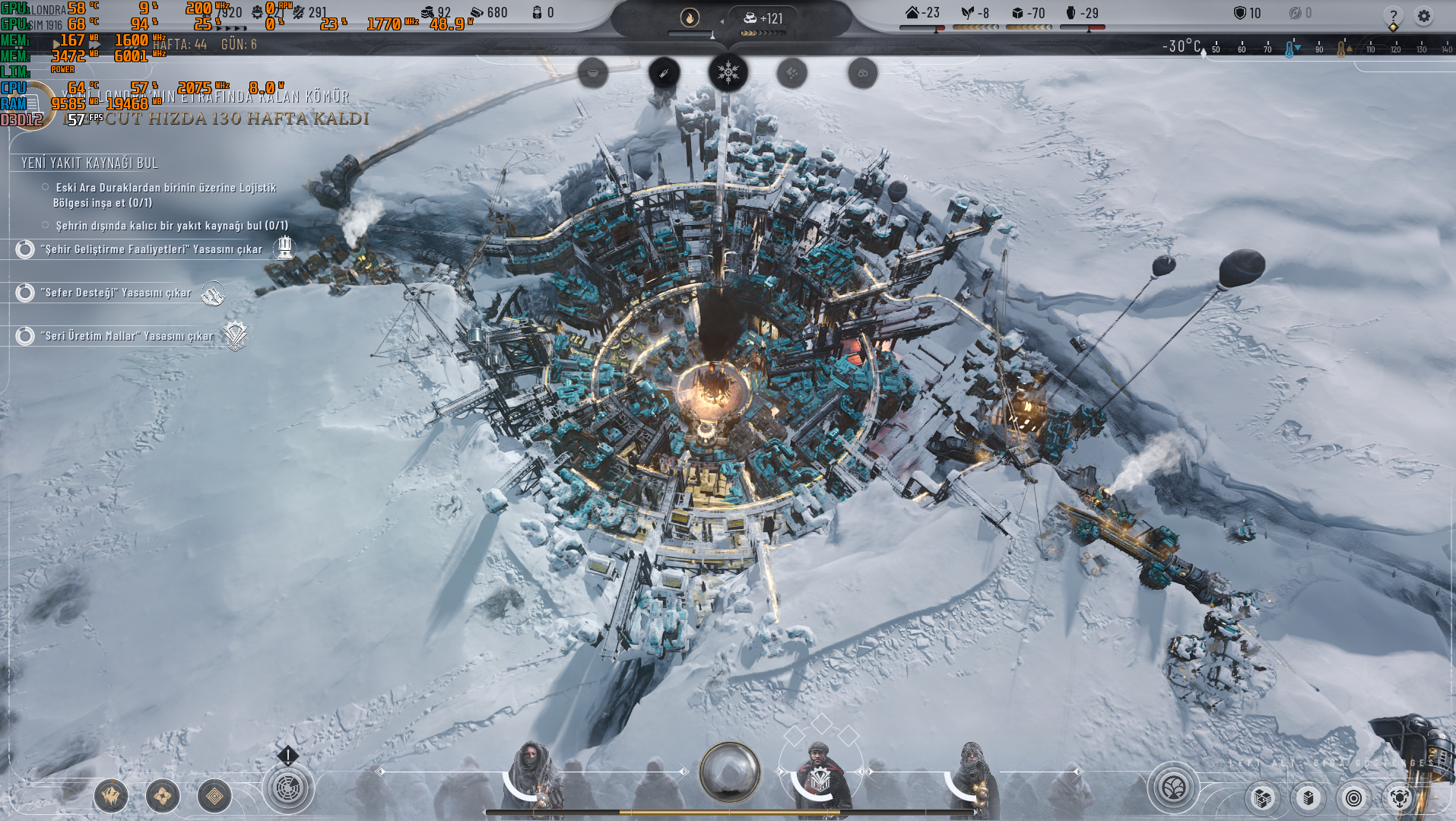Open the Idea Tree round button
Screen dimensions: 1456x821
1173,788
